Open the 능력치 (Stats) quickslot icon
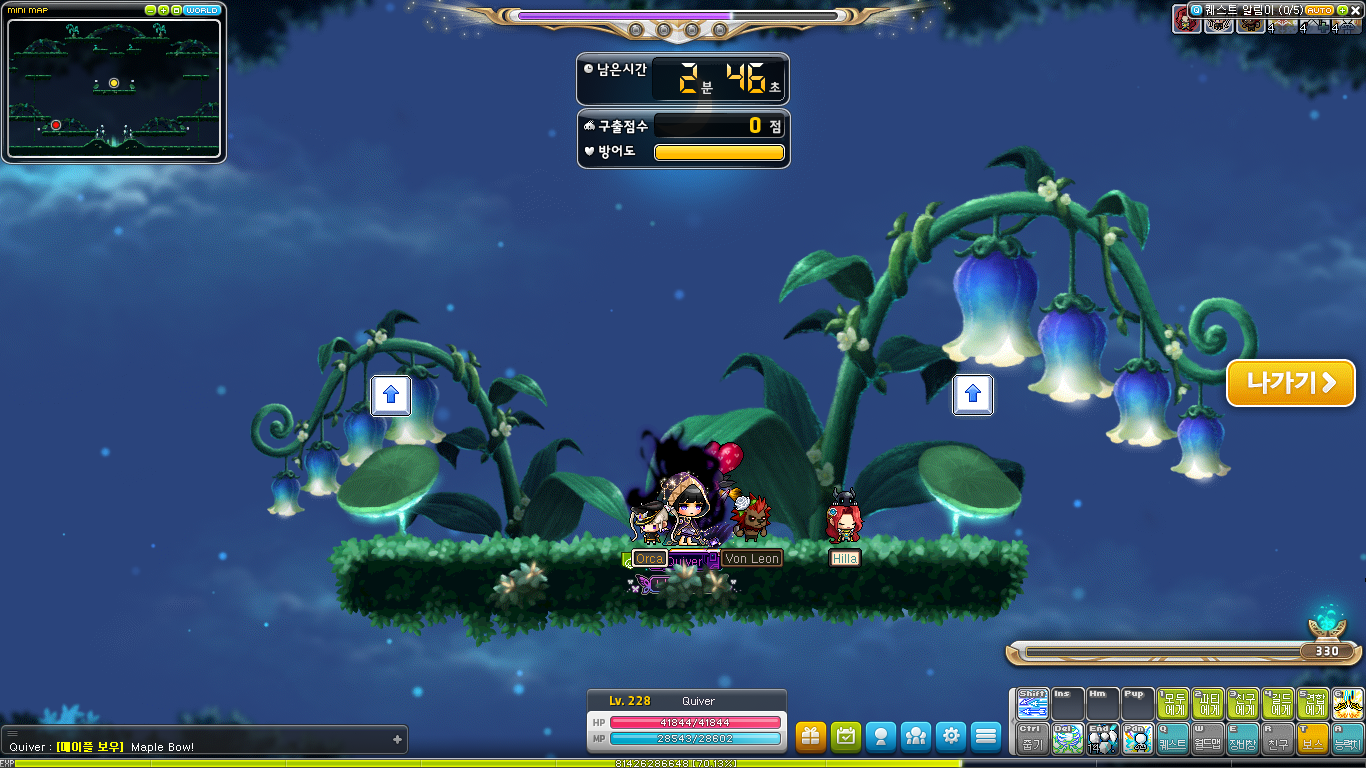This screenshot has width=1366, height=768. click(x=1349, y=743)
